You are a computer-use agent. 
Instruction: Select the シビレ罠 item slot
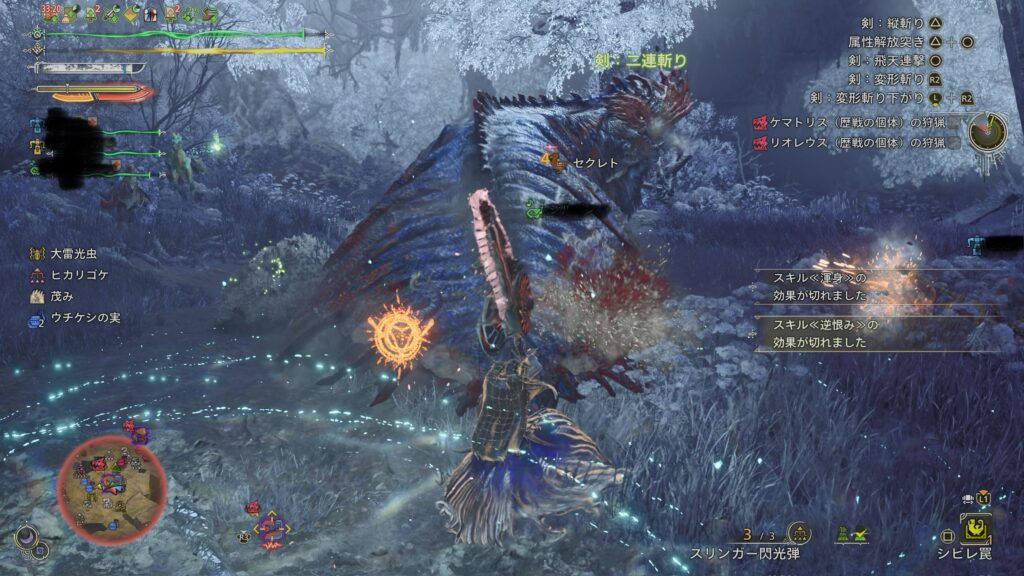(973, 529)
